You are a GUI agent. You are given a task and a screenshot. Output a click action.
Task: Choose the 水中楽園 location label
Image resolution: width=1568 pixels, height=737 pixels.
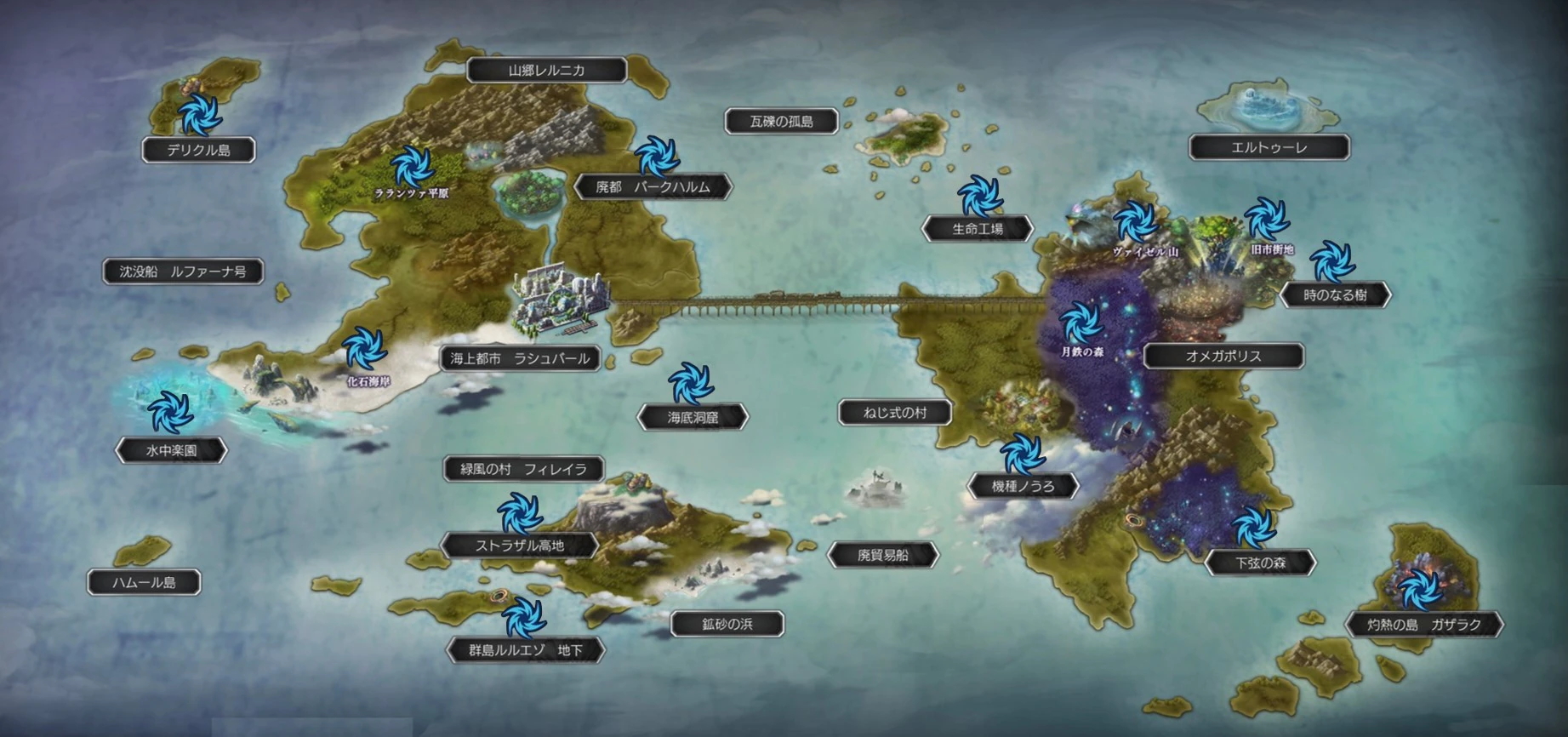[x=171, y=450]
